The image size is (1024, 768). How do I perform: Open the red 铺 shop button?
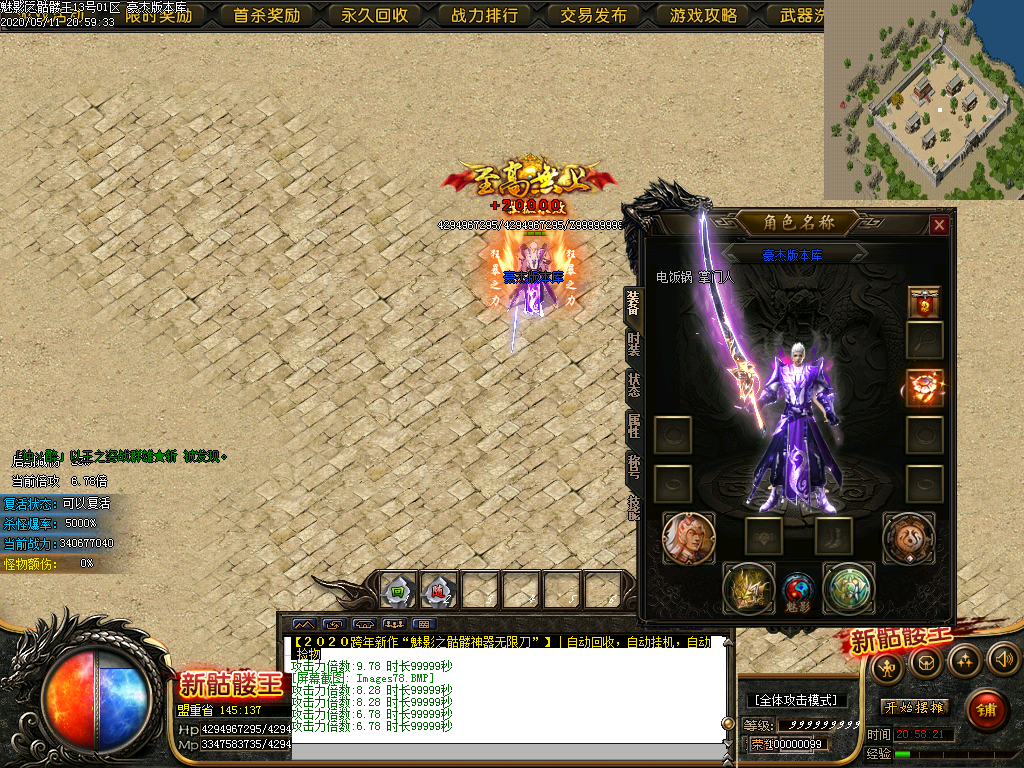[x=986, y=710]
